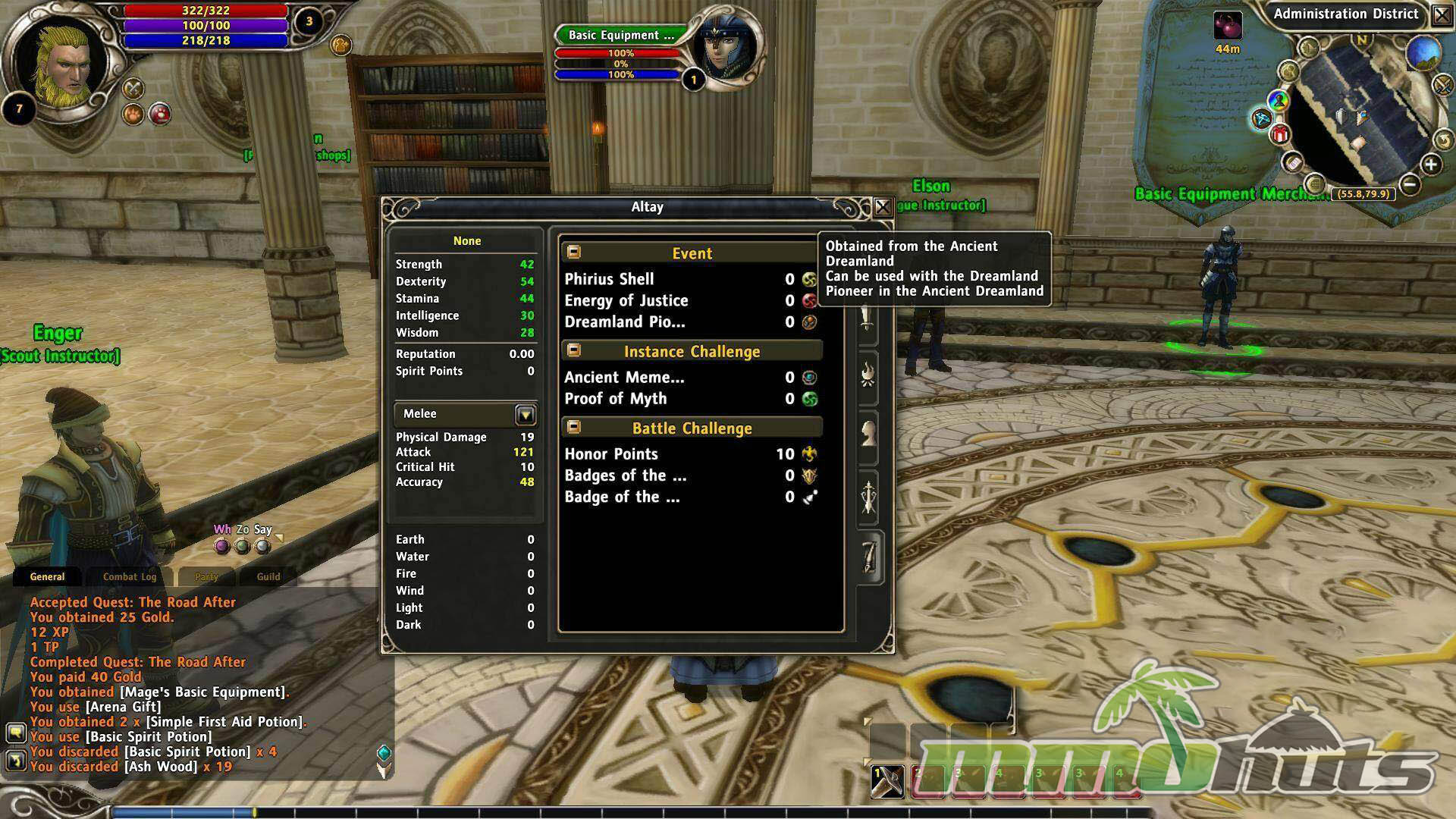Collapse the Battle Challenge section

point(574,427)
